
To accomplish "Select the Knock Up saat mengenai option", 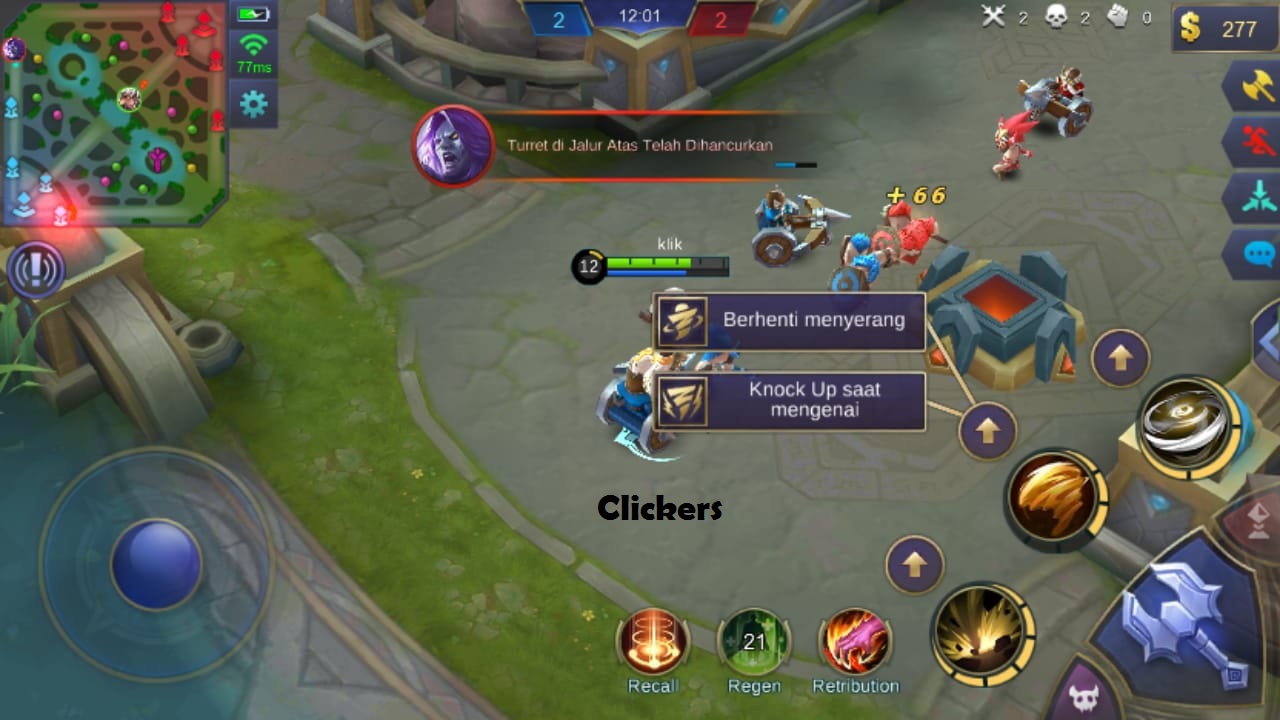I will coord(790,400).
